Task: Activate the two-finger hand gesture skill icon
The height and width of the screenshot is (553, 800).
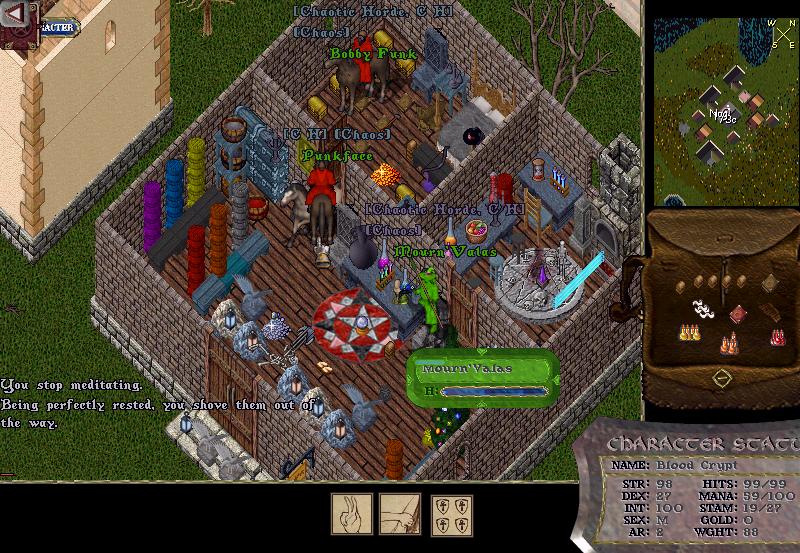Action: [x=352, y=514]
